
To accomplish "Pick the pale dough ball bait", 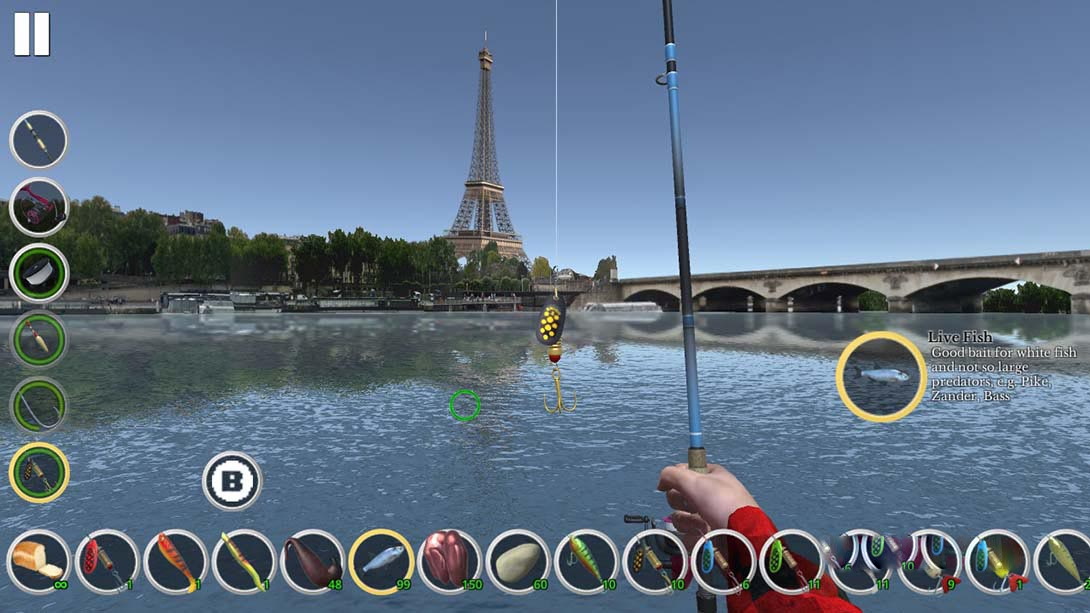I will click(x=518, y=562).
